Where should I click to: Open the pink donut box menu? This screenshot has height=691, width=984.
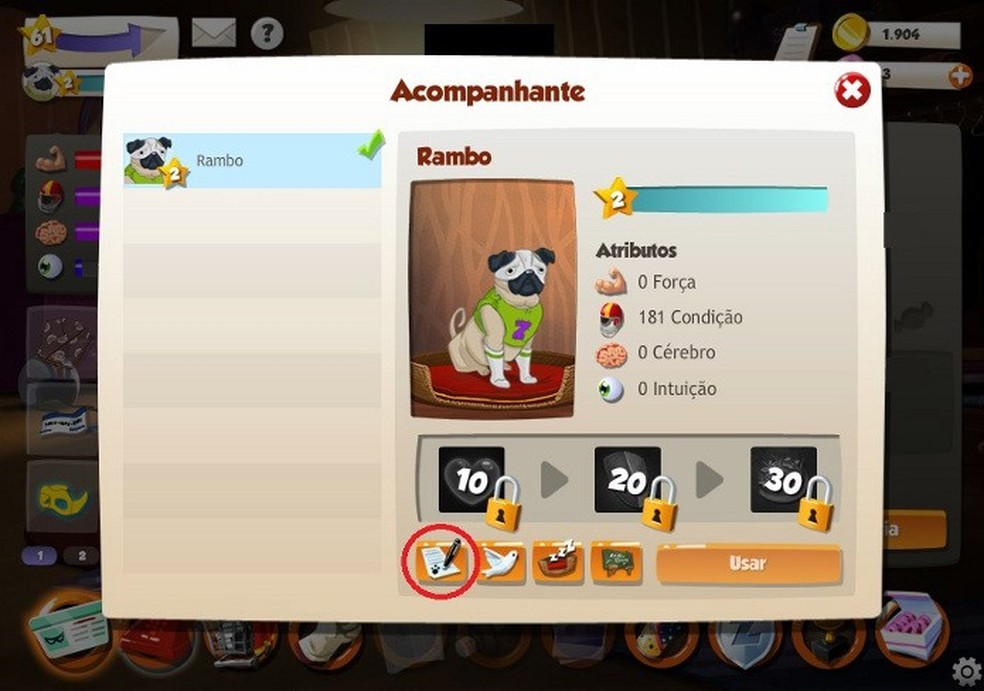coord(910,629)
